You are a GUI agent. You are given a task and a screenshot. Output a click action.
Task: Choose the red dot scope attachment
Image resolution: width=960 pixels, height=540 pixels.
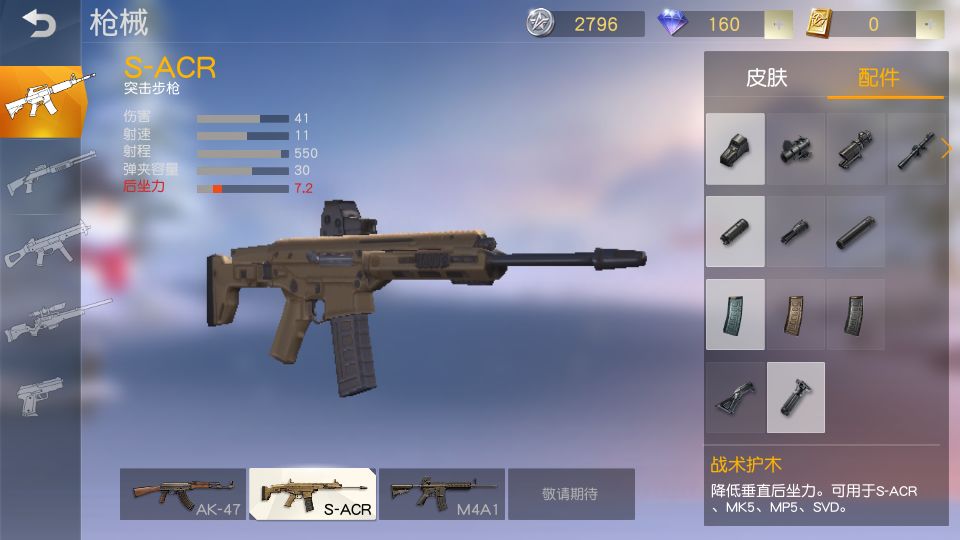click(x=796, y=149)
